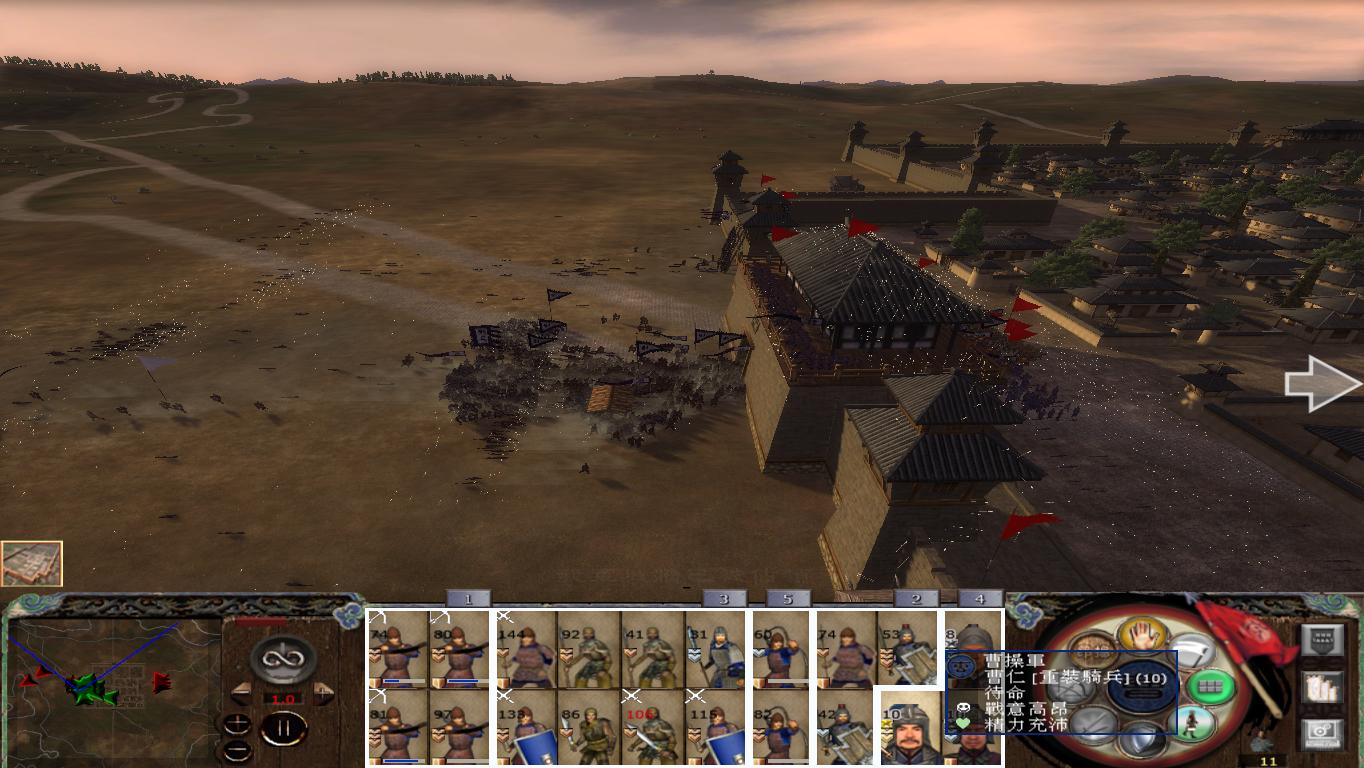The image size is (1364, 768).
Task: Select the halt command hand icon
Action: (1144, 633)
